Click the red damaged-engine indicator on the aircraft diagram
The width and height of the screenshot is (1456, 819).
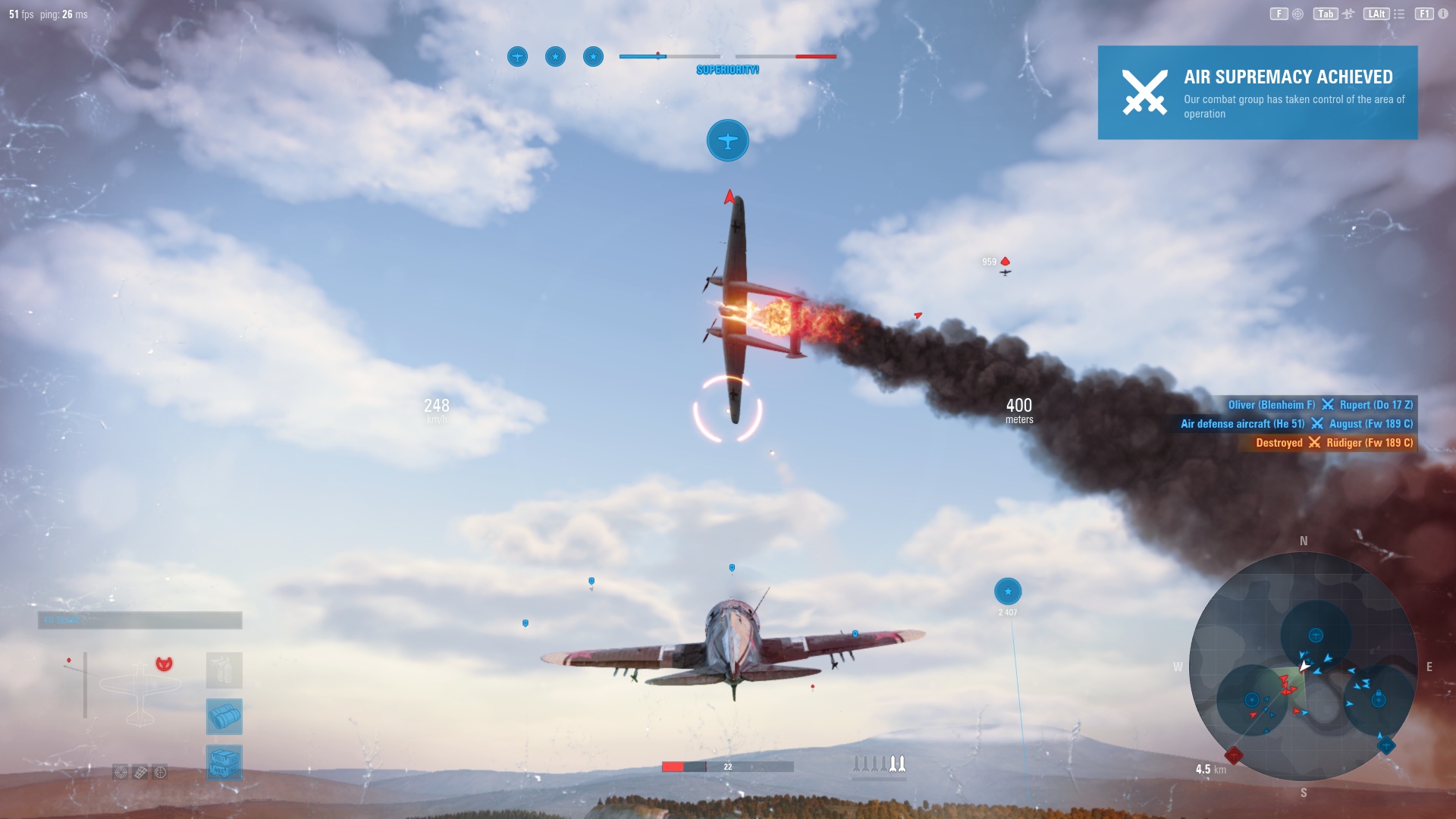(164, 664)
